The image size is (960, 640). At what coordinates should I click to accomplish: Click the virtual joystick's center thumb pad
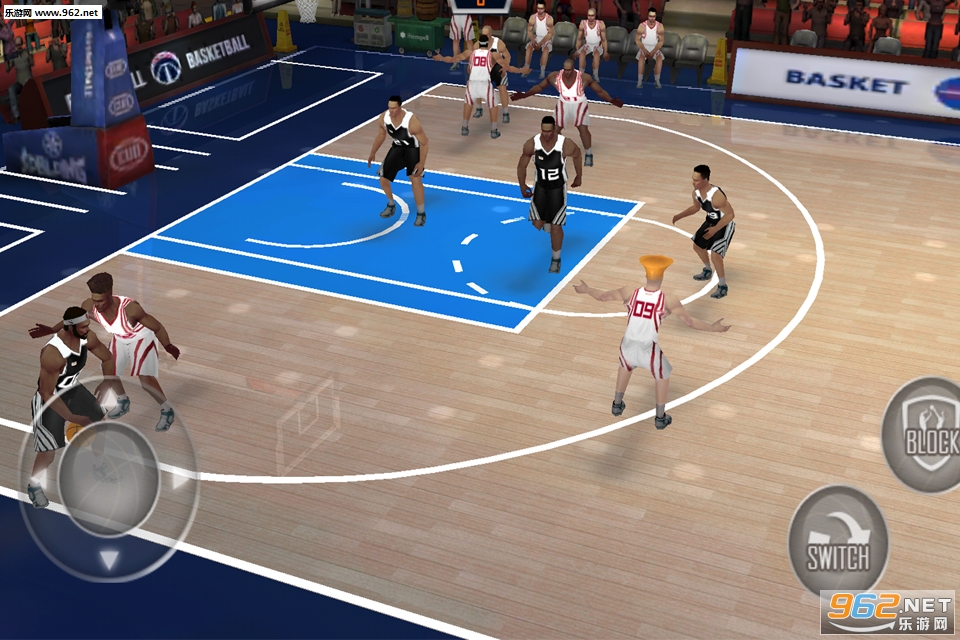[108, 478]
